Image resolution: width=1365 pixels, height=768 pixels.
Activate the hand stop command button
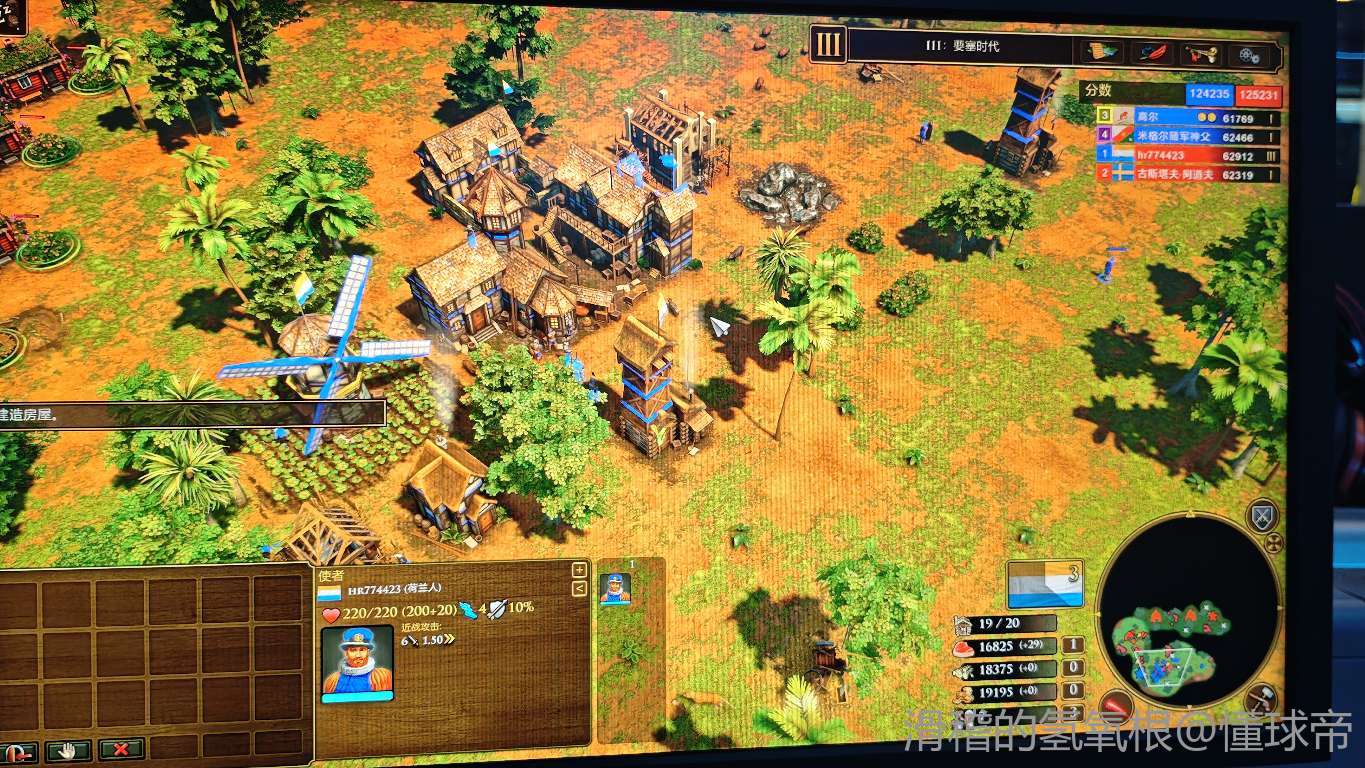coord(68,750)
